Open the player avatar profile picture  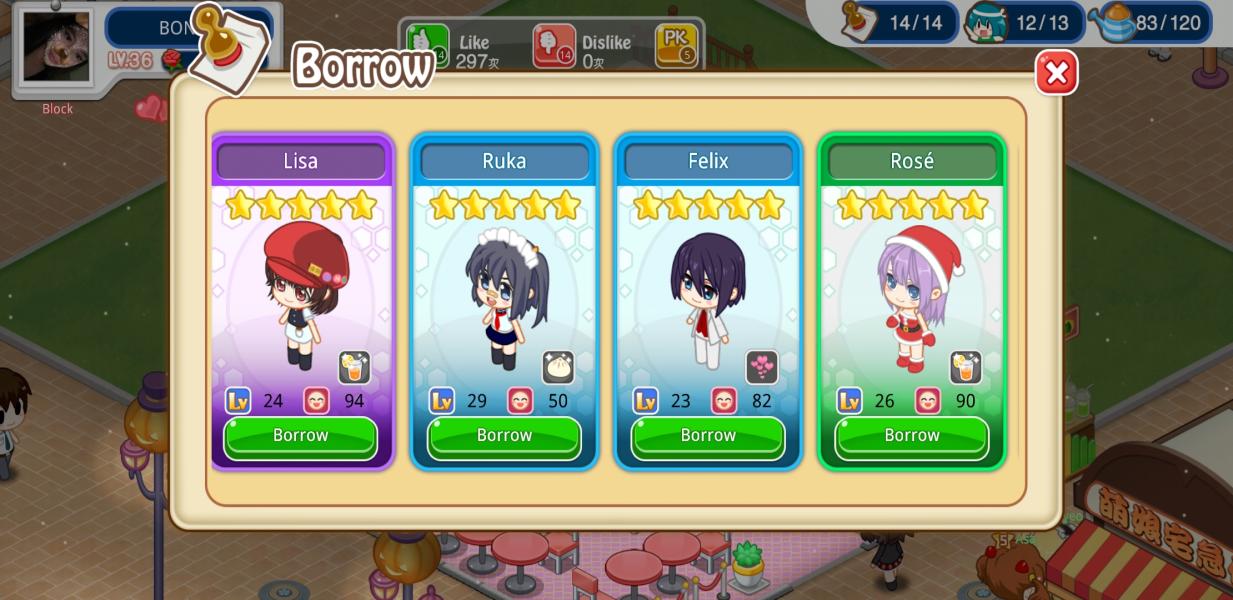[56, 46]
